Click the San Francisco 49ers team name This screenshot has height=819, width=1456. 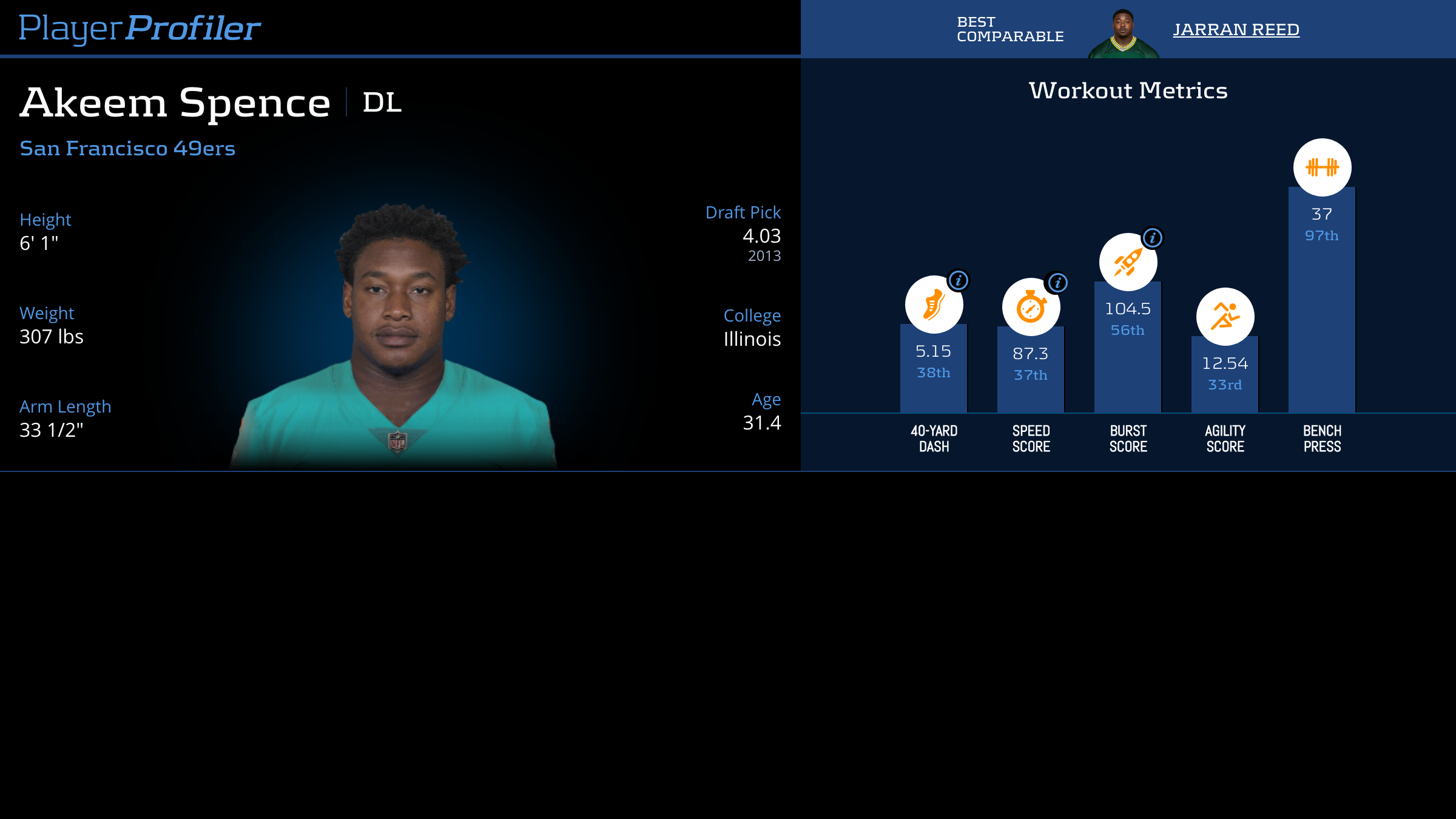point(127,148)
